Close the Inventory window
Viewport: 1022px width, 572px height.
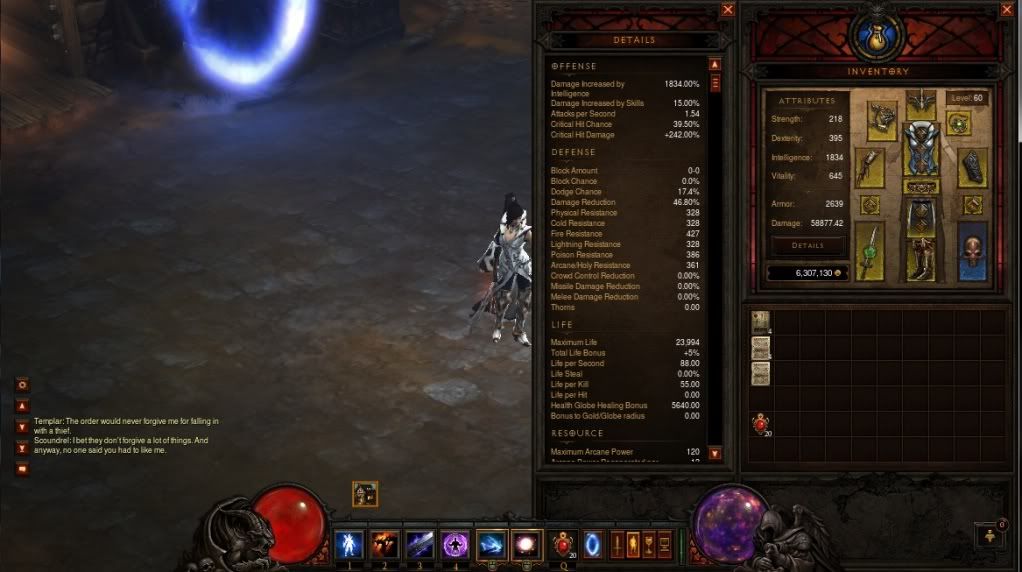[1006, 10]
